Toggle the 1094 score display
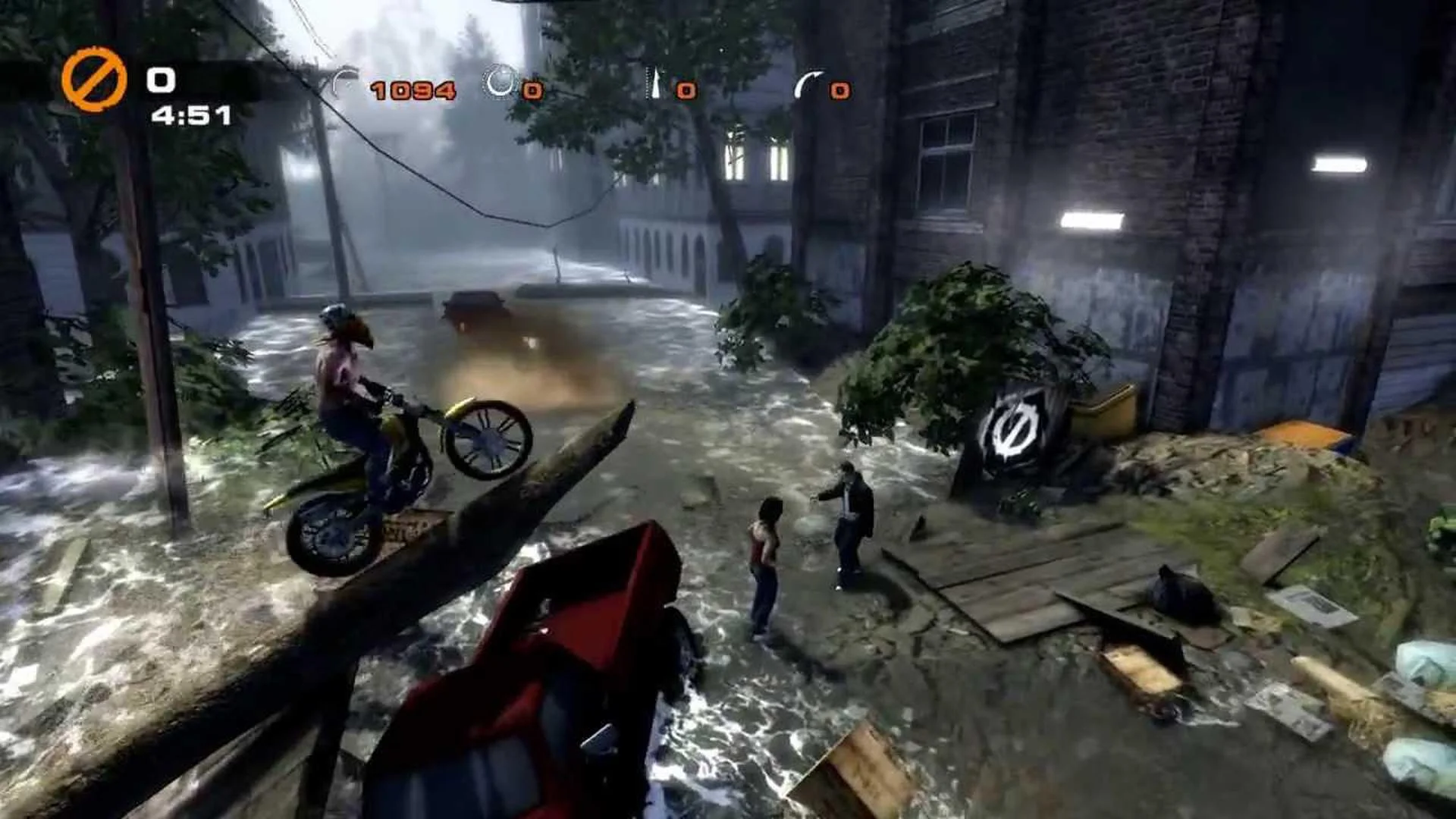Screen dimensions: 1456x819 coord(413,89)
